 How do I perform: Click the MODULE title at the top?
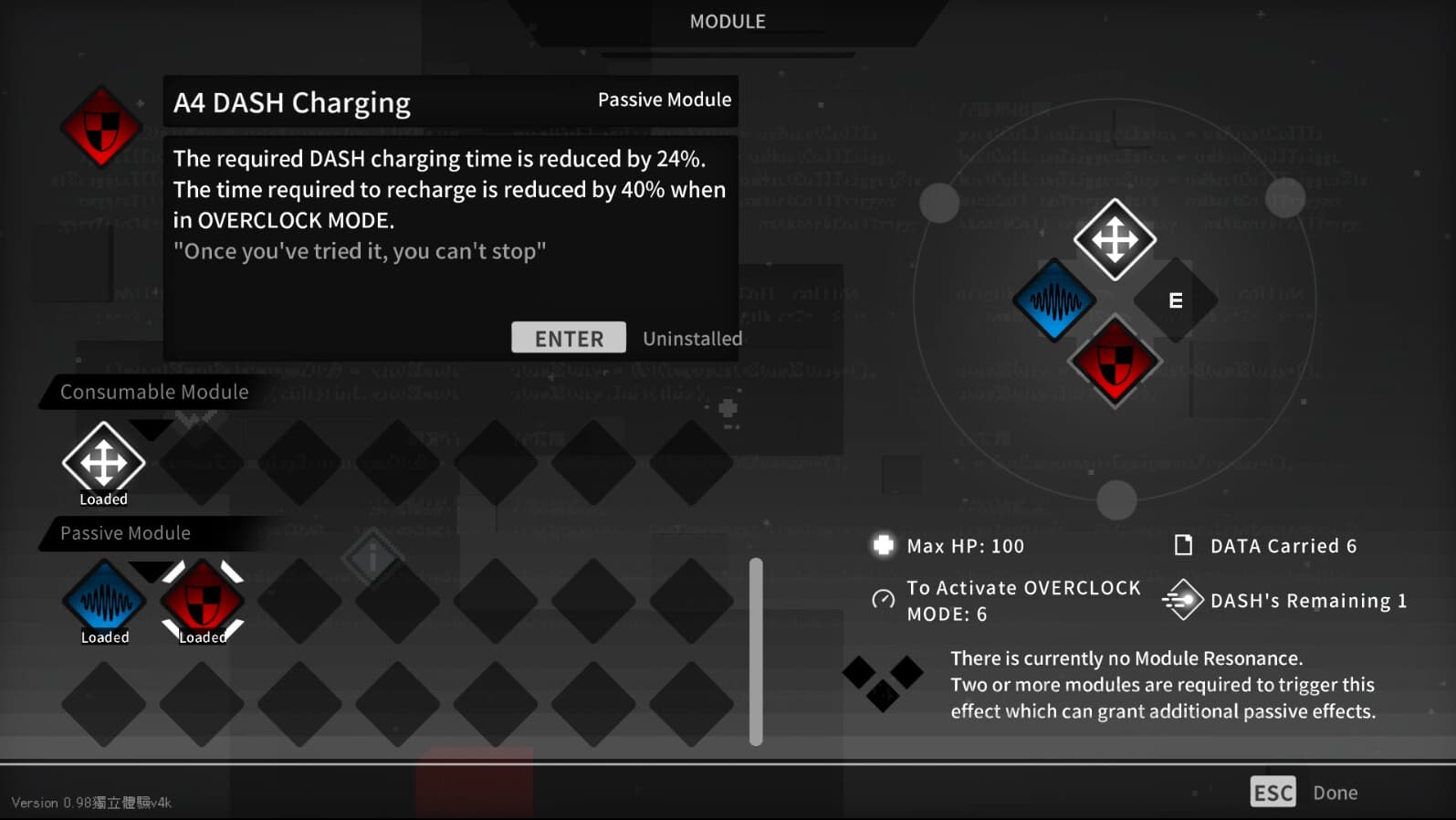(x=727, y=21)
